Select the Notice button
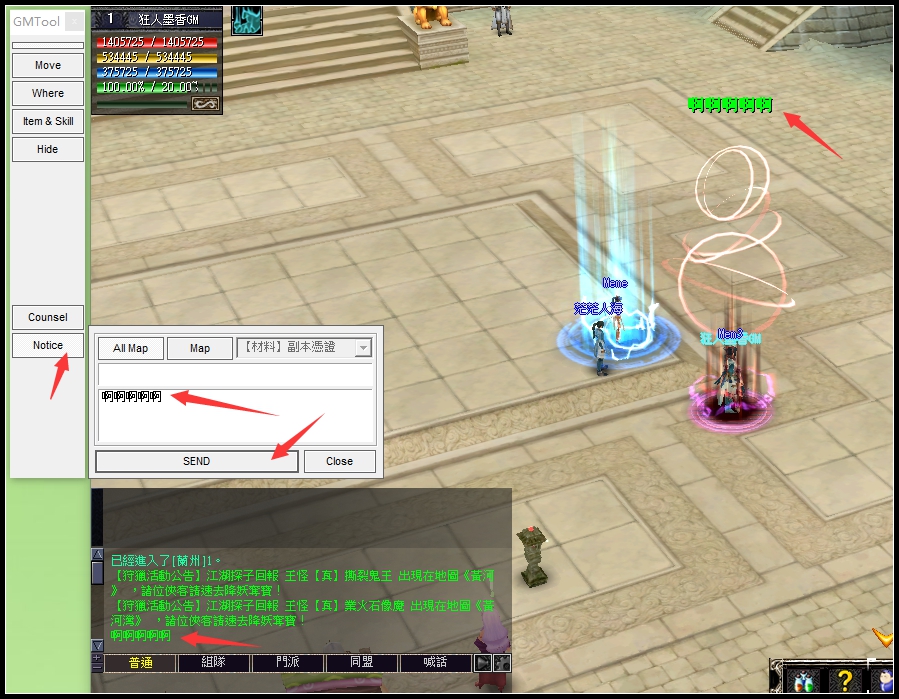Viewport: 899px width, 699px height. [x=47, y=345]
